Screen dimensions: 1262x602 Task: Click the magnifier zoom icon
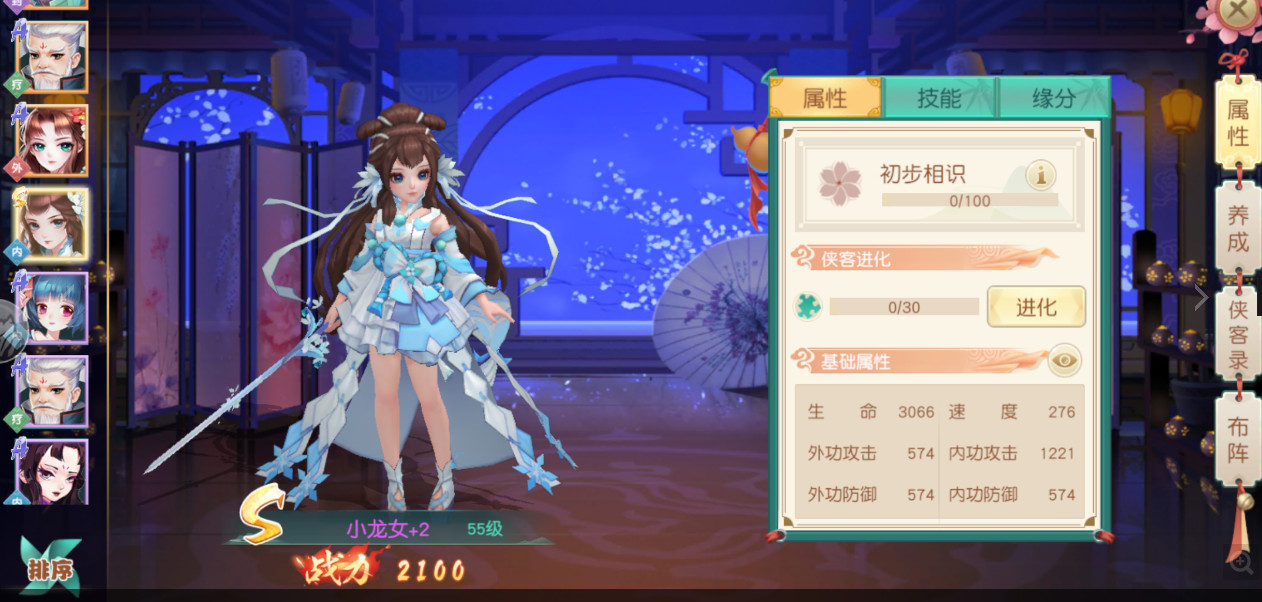point(1241,563)
